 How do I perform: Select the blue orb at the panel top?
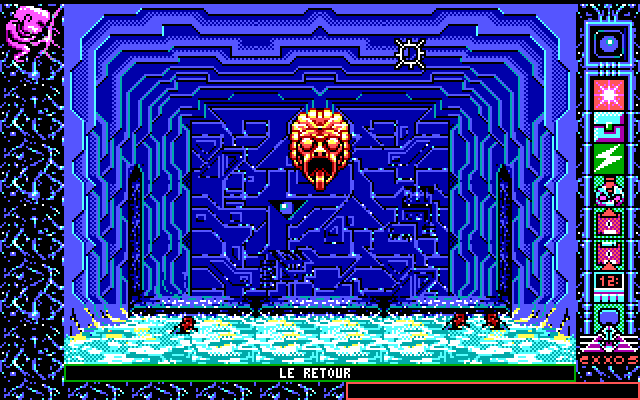[607, 41]
